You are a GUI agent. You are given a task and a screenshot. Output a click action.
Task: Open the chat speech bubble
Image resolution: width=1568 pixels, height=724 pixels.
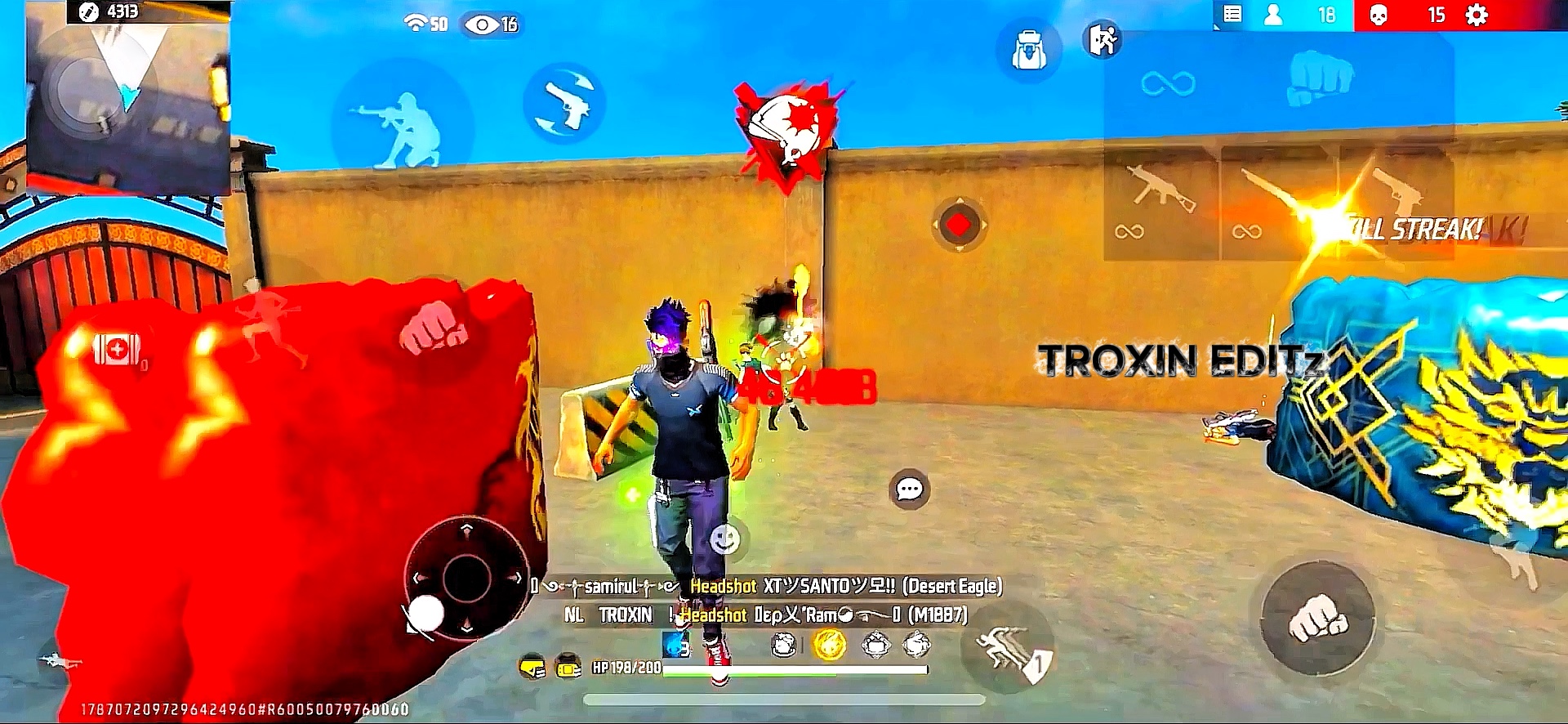909,489
